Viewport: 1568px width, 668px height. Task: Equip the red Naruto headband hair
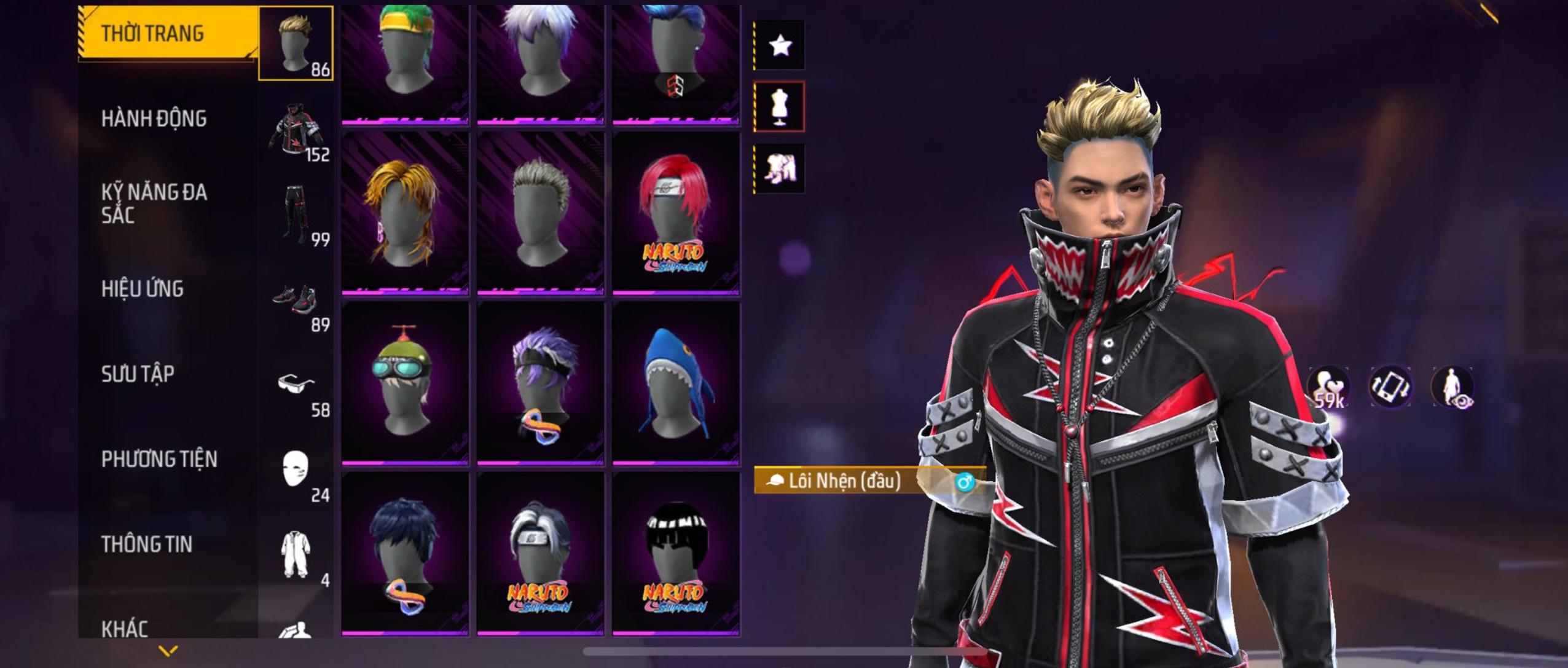coord(676,213)
